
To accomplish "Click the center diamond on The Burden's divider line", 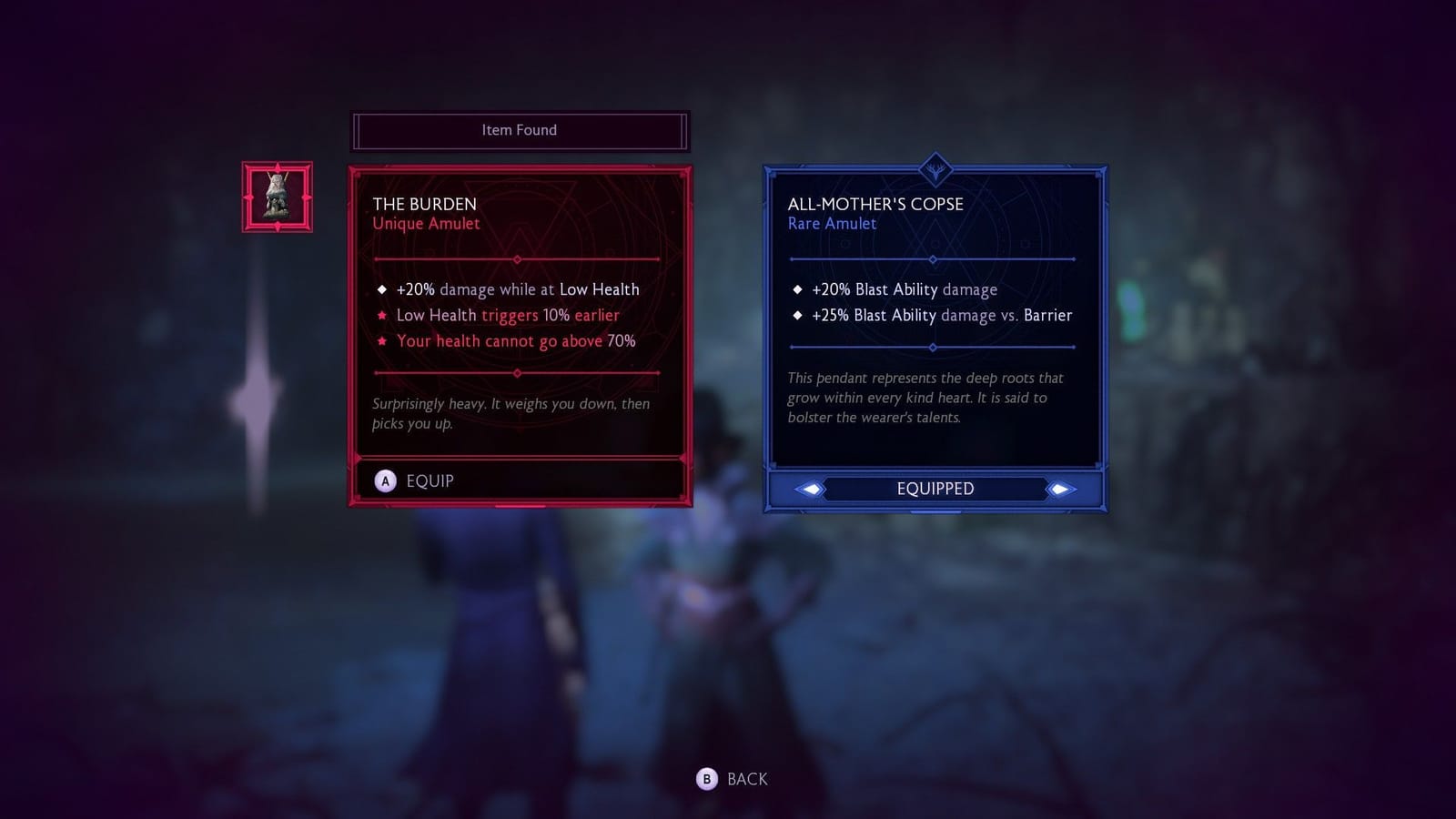I will tap(519, 258).
